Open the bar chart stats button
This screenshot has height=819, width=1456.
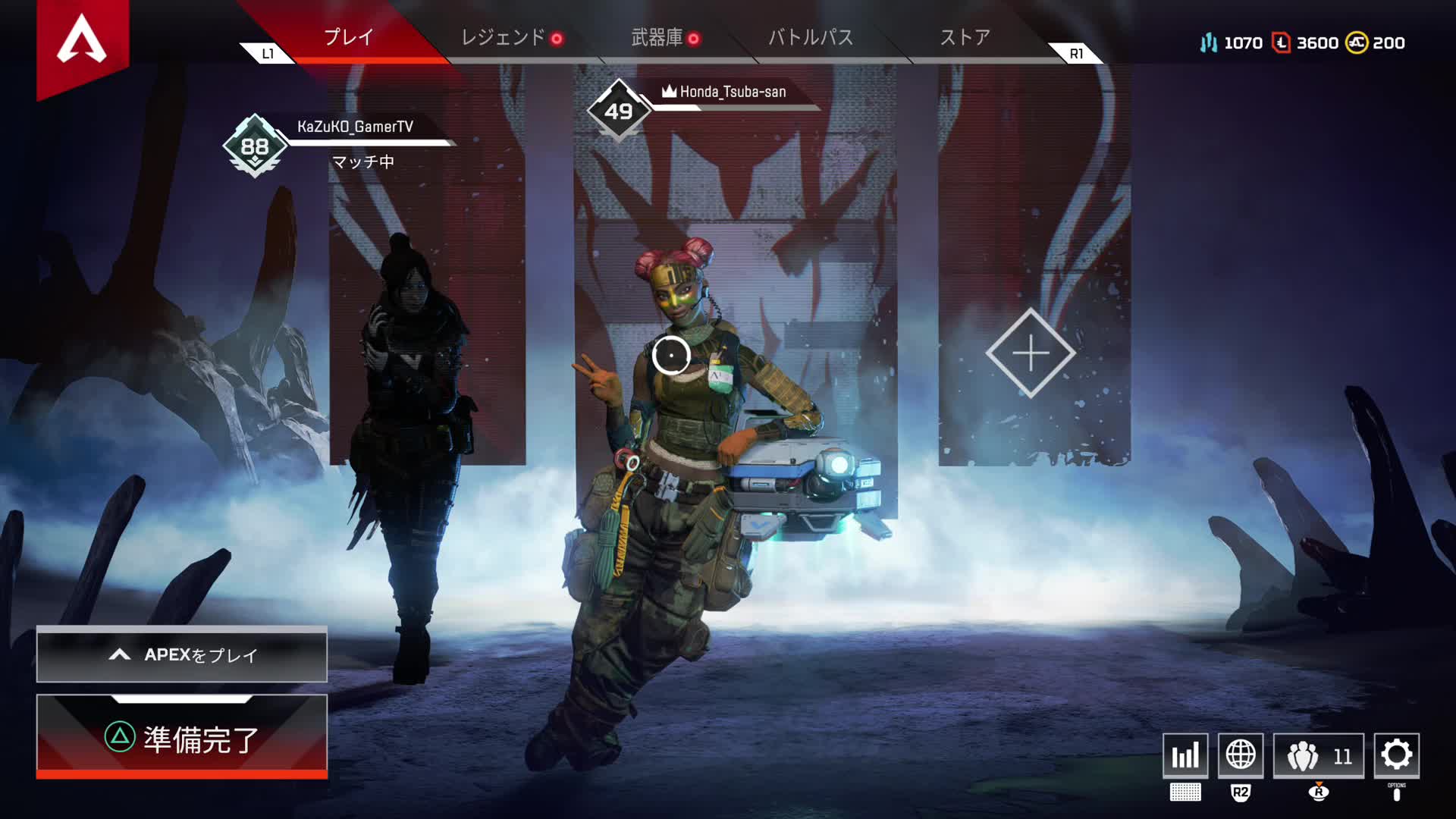point(1185,755)
